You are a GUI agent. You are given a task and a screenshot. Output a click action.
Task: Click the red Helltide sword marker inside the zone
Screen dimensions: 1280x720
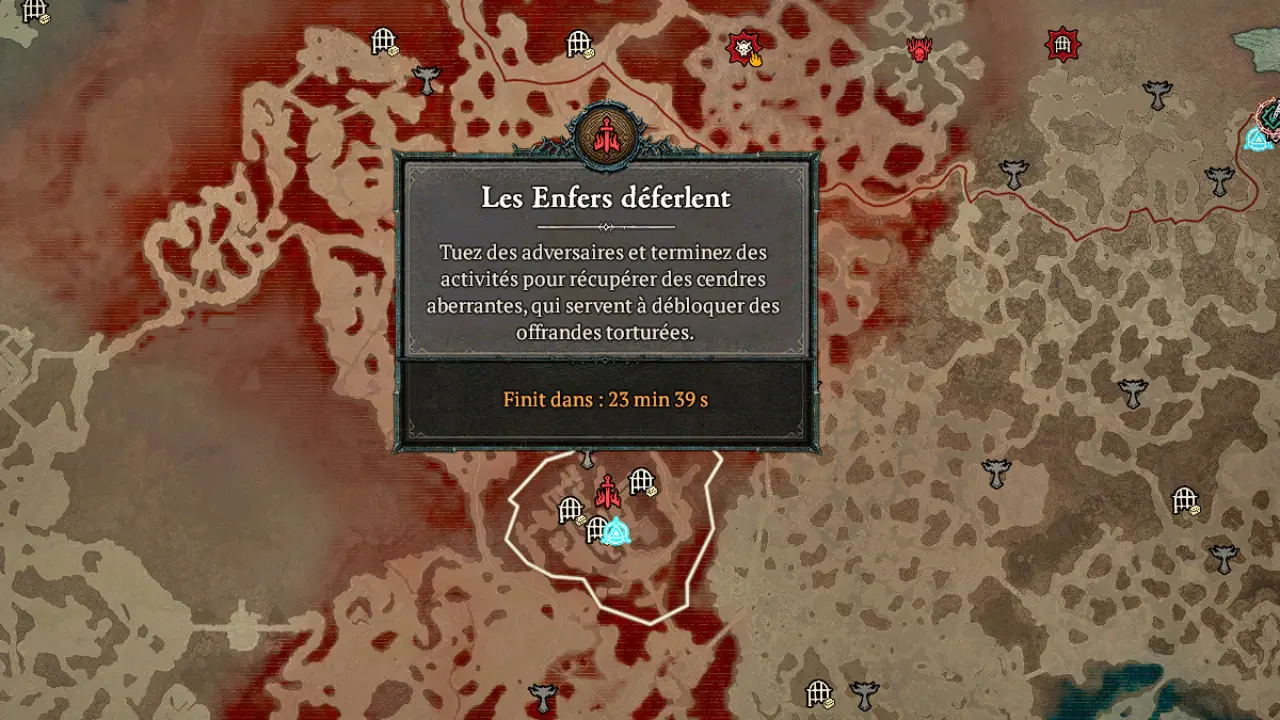point(608,492)
